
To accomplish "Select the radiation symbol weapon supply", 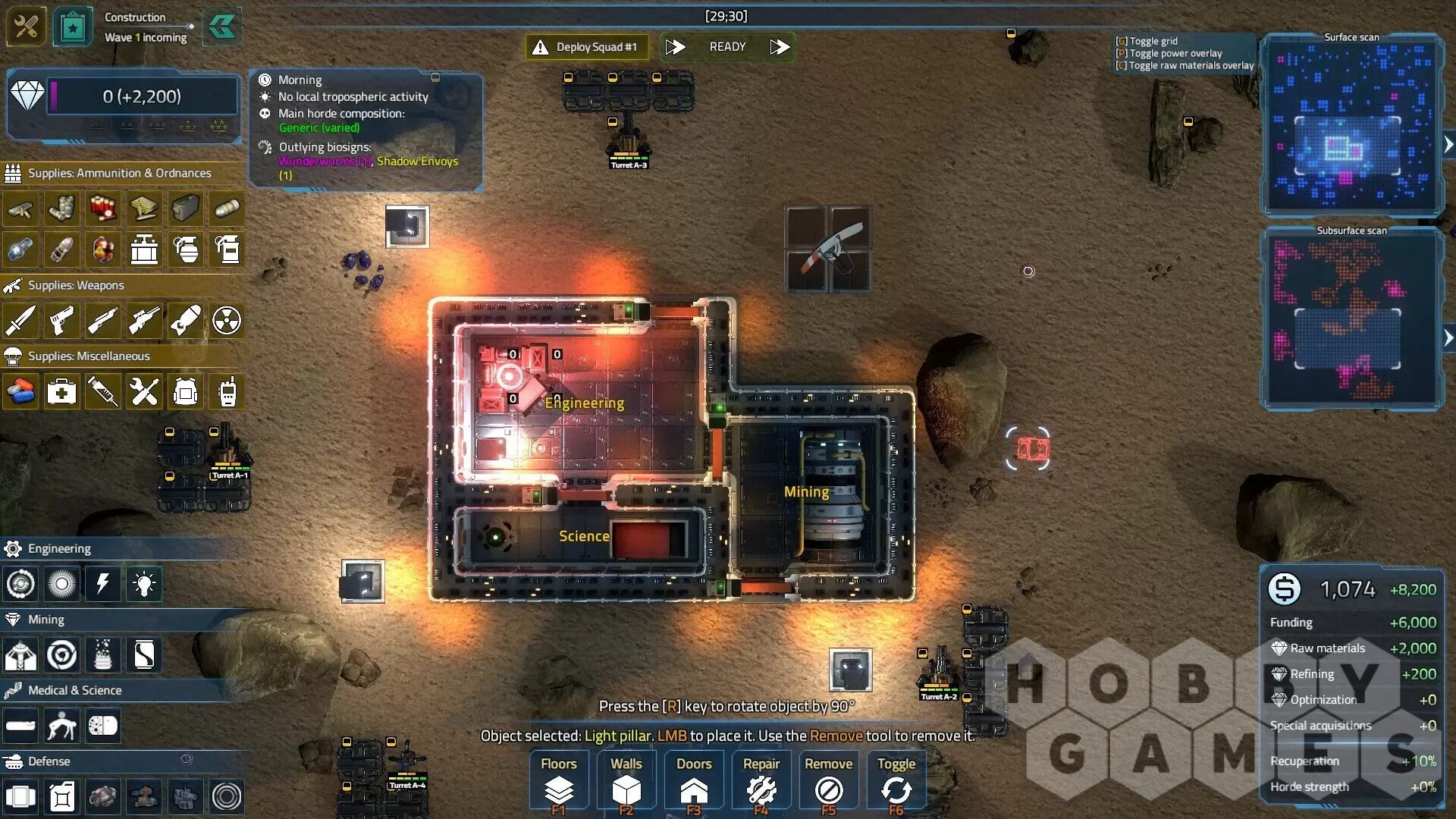I will click(227, 321).
